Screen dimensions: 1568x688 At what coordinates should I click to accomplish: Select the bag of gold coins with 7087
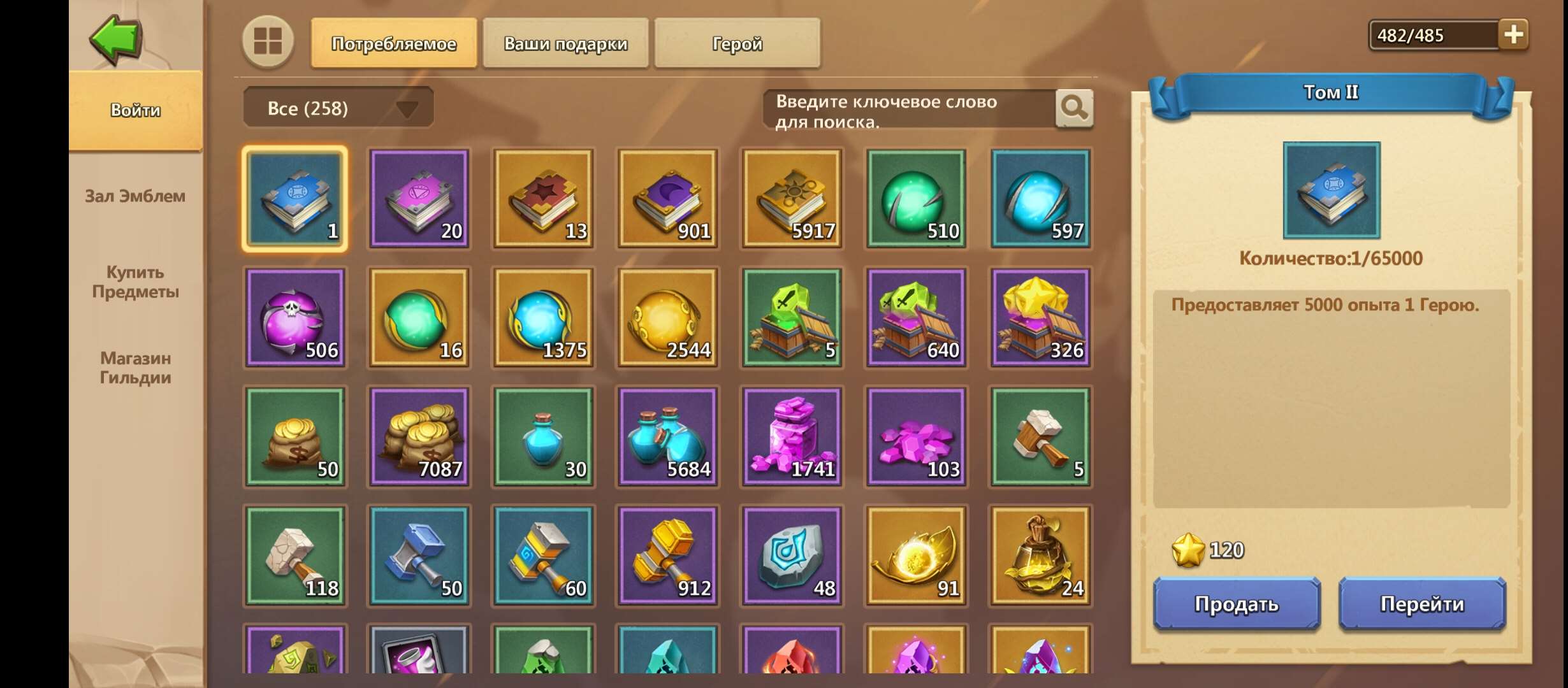point(419,436)
